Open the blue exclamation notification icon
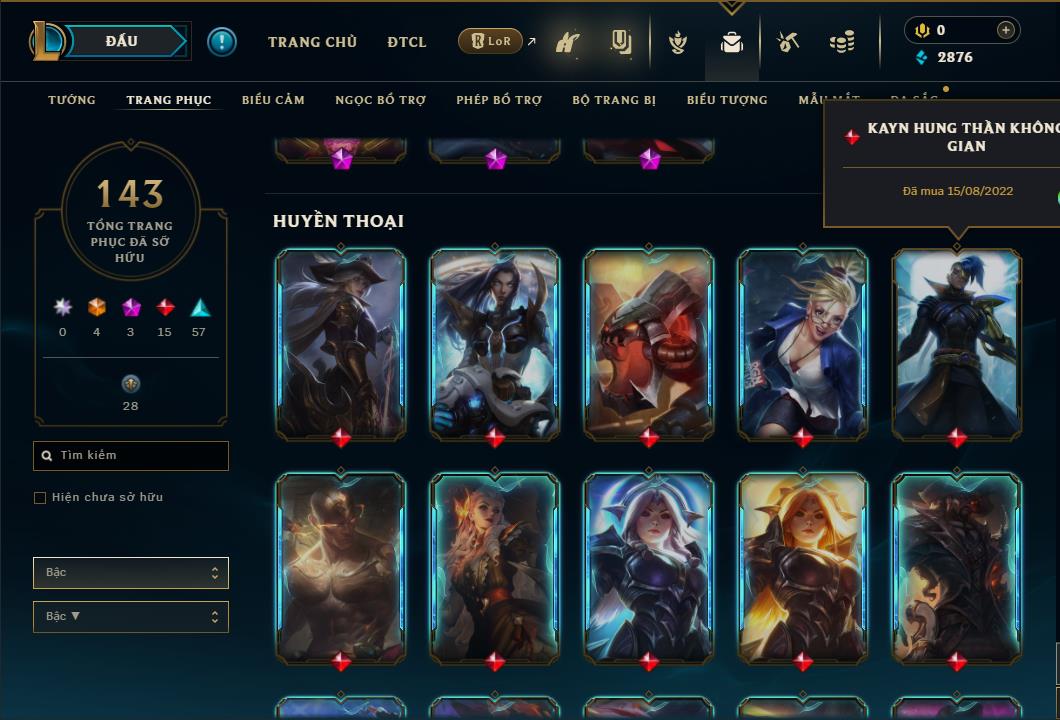 [x=222, y=42]
